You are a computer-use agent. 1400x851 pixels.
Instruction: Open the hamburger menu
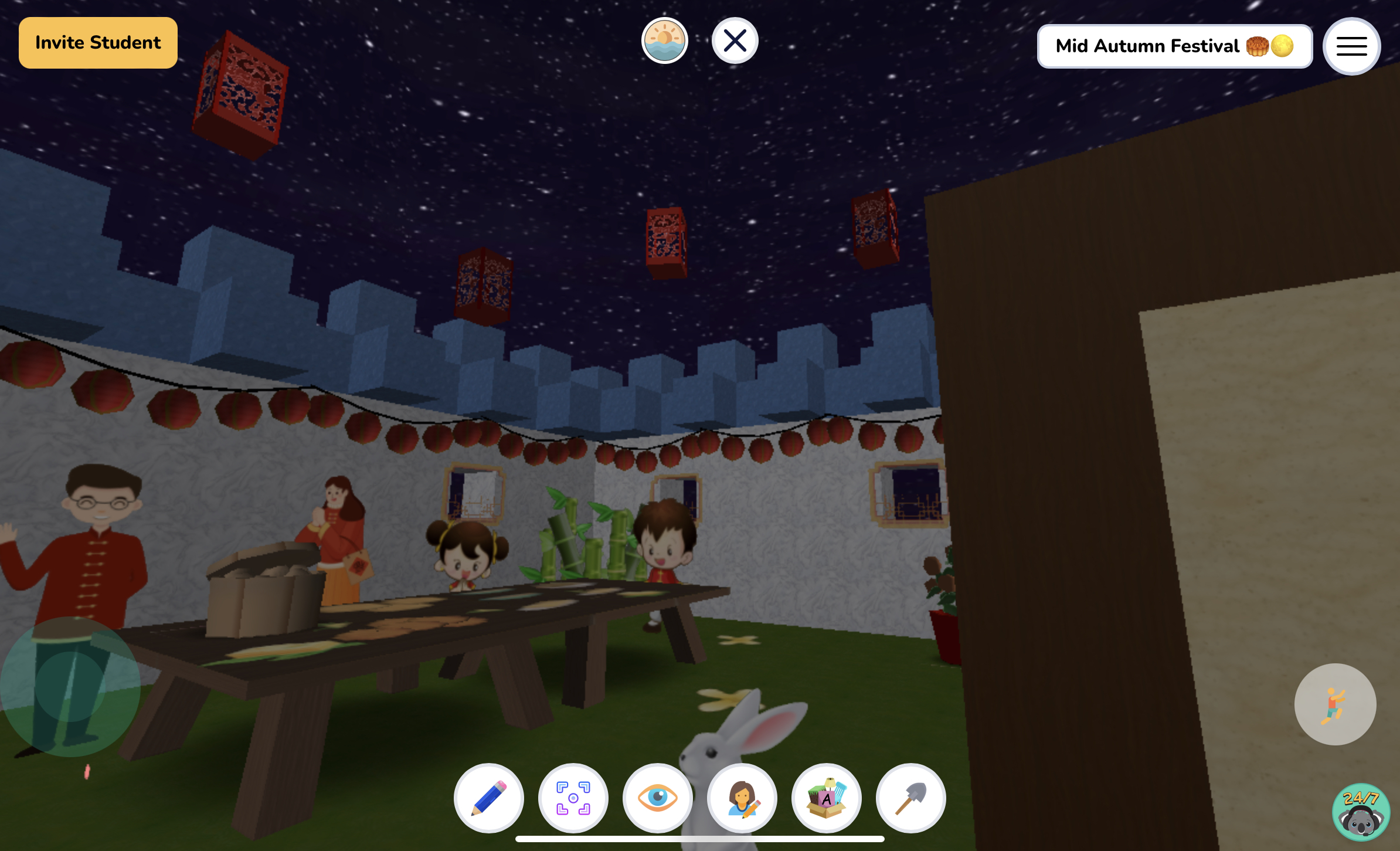[x=1351, y=46]
